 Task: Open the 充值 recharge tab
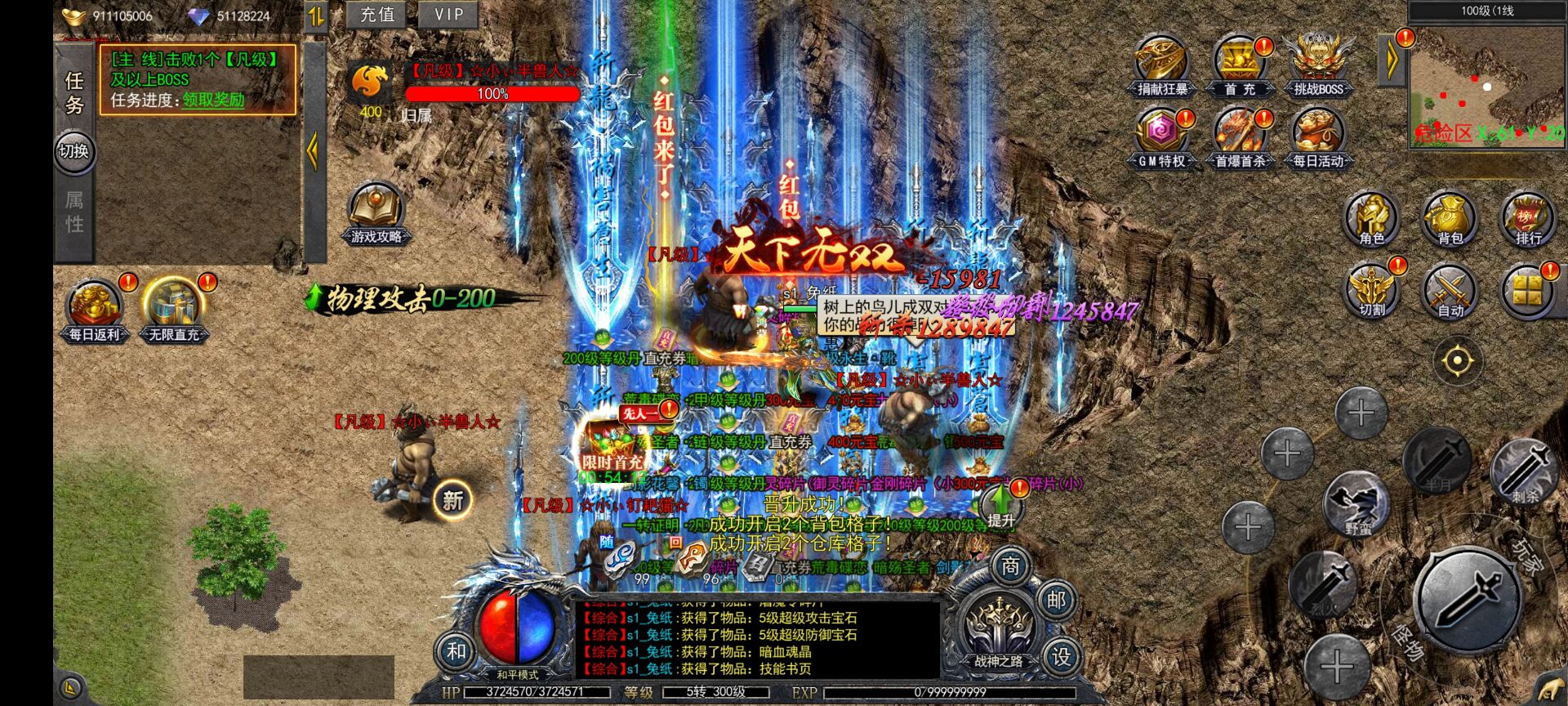pyautogui.click(x=376, y=14)
